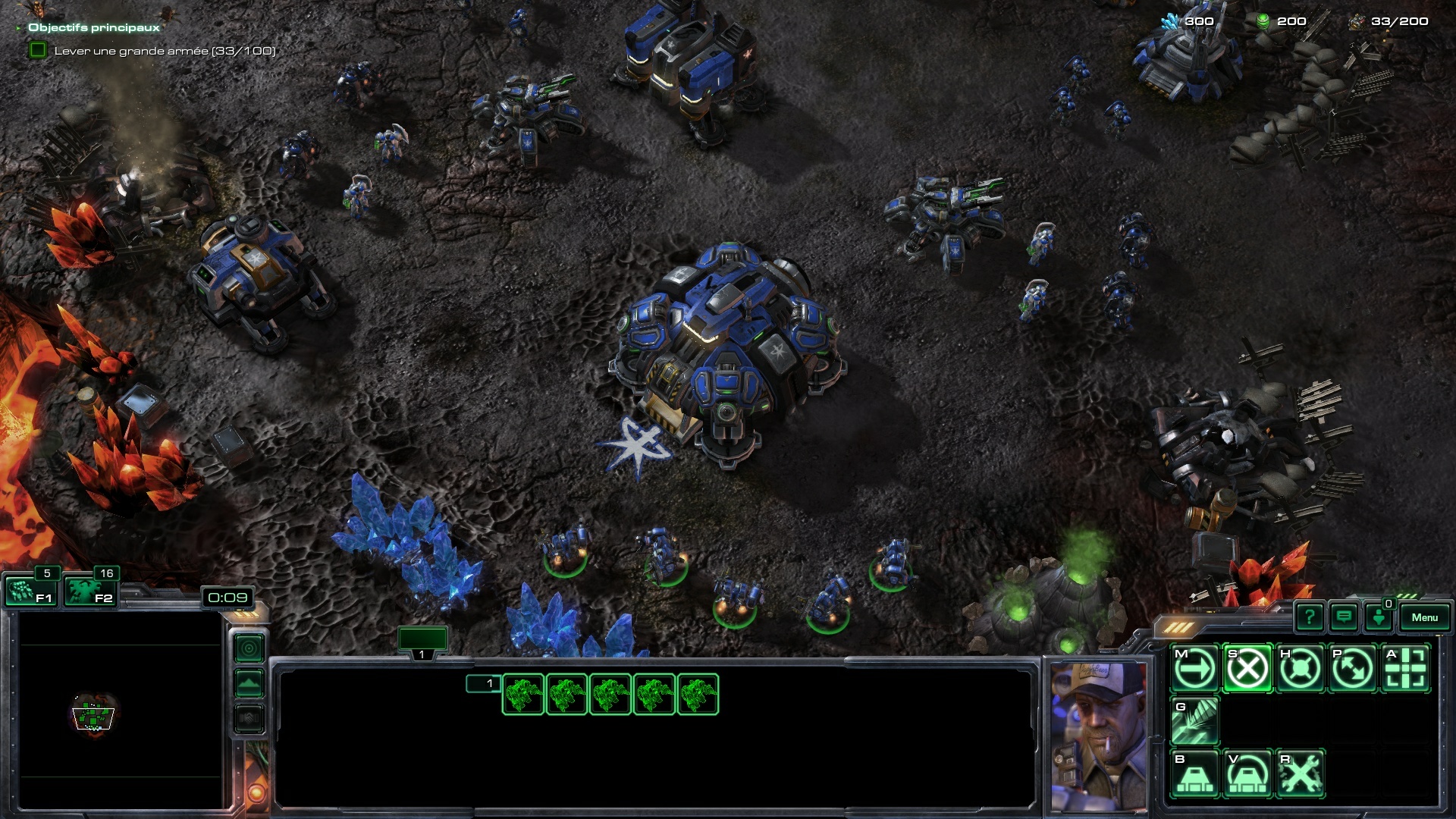
Task: Switch to control group tab 1
Action: [422, 642]
